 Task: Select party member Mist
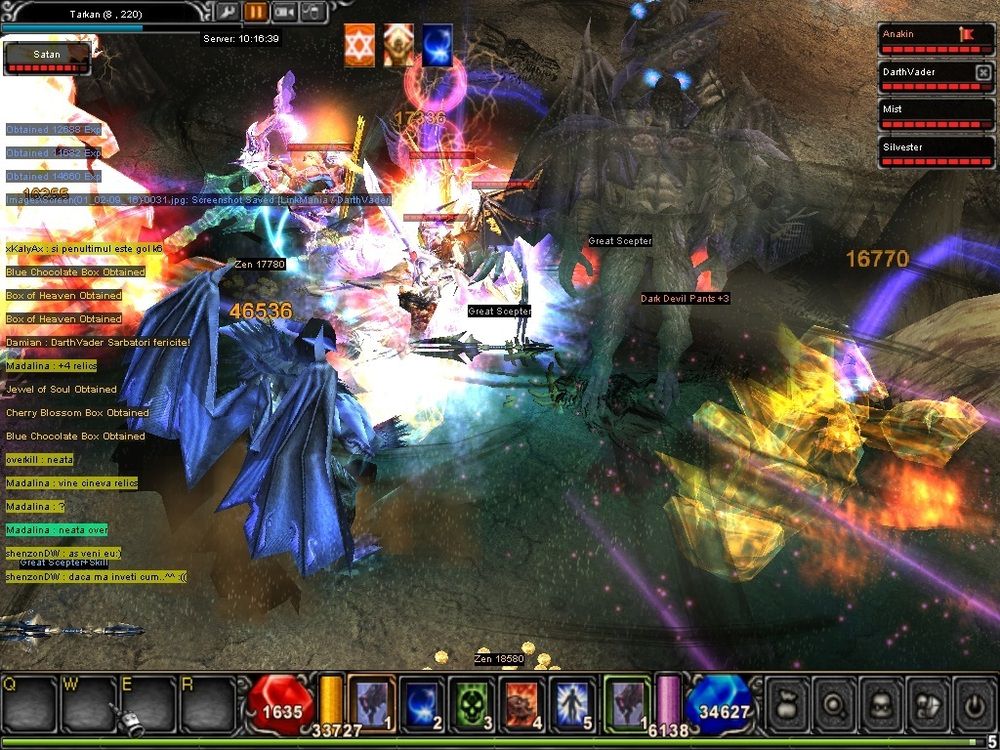click(936, 114)
